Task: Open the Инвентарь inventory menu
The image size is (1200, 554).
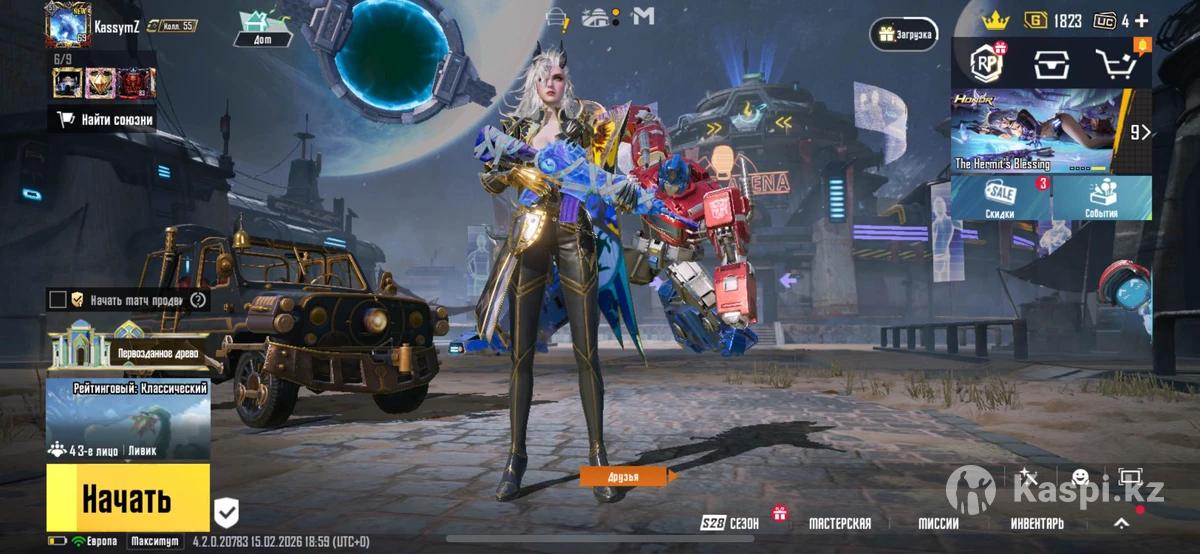Action: [x=1036, y=523]
